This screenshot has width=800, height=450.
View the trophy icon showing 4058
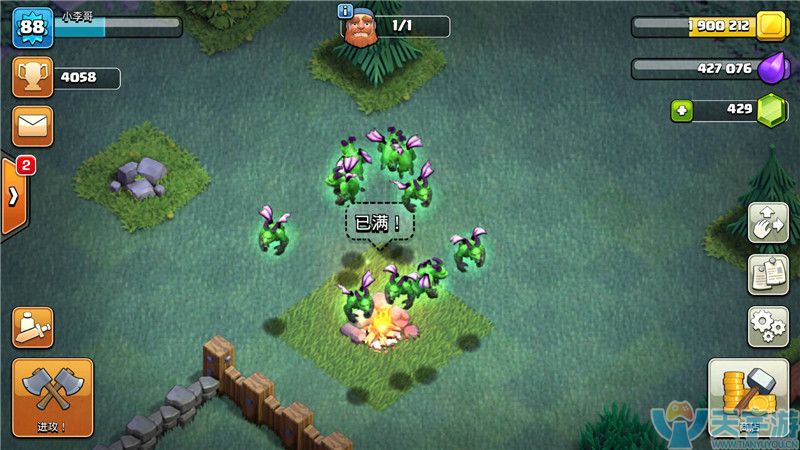pos(32,78)
